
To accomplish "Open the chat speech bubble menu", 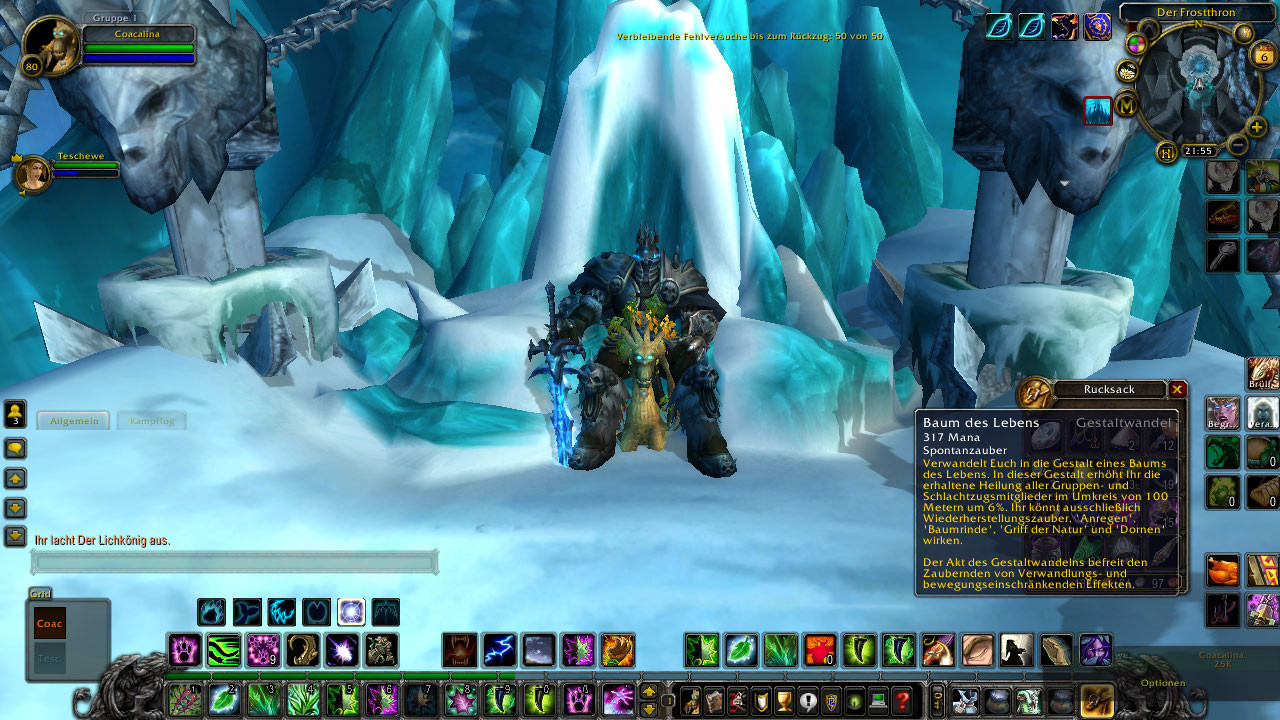I will click(x=15, y=447).
